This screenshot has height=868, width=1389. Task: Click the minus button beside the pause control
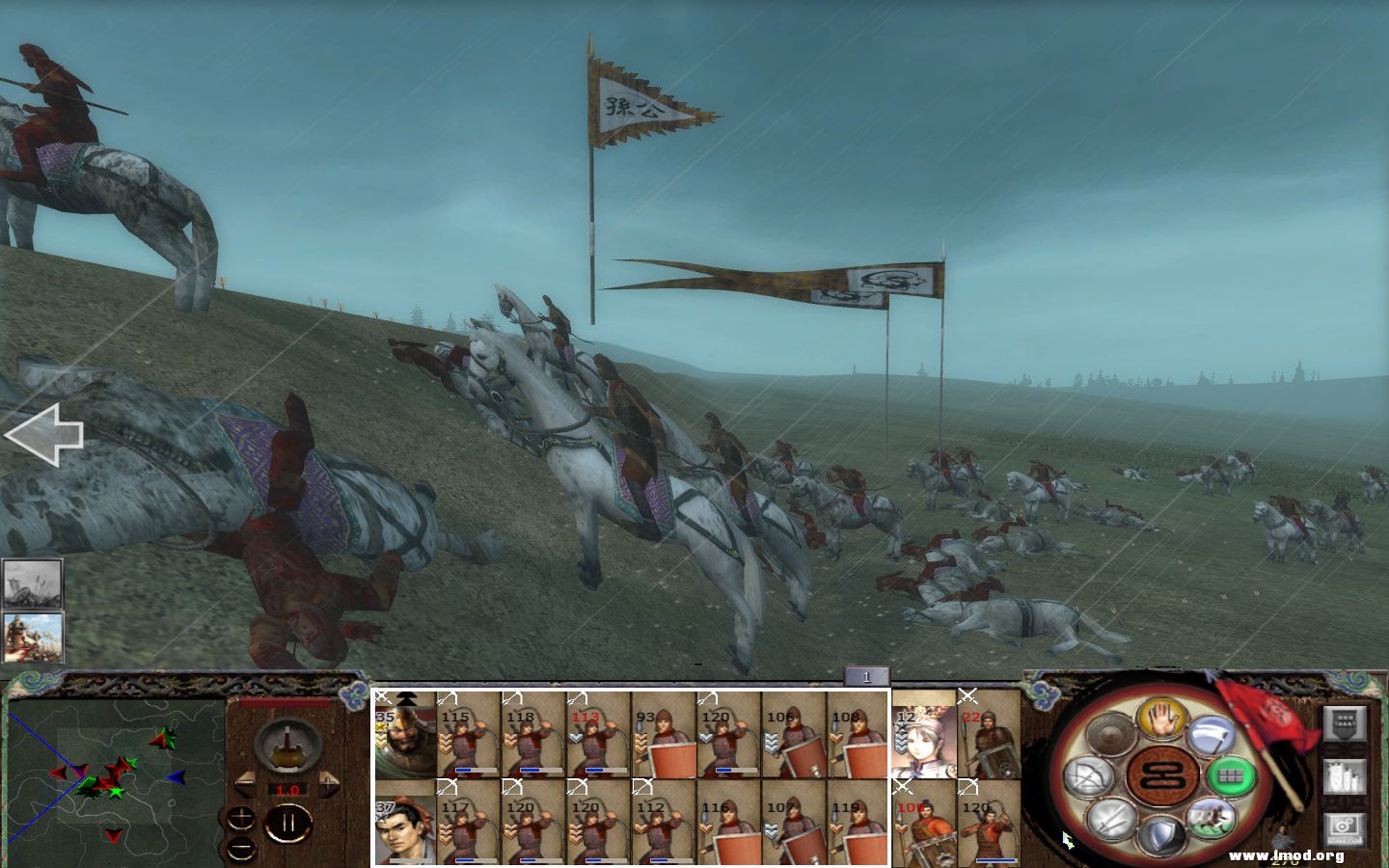coord(240,849)
